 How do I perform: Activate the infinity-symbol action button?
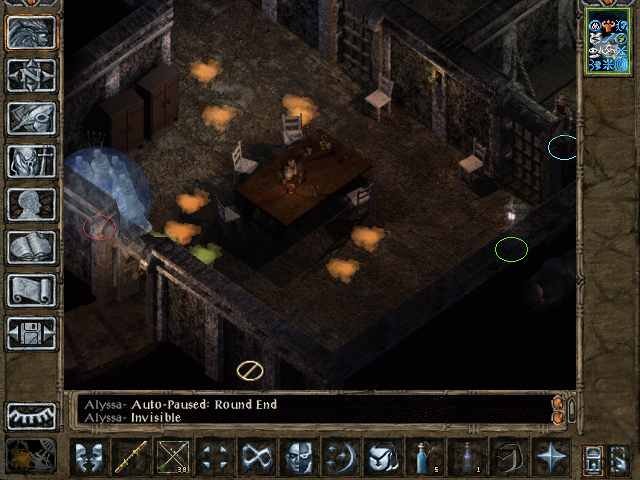coord(257,457)
